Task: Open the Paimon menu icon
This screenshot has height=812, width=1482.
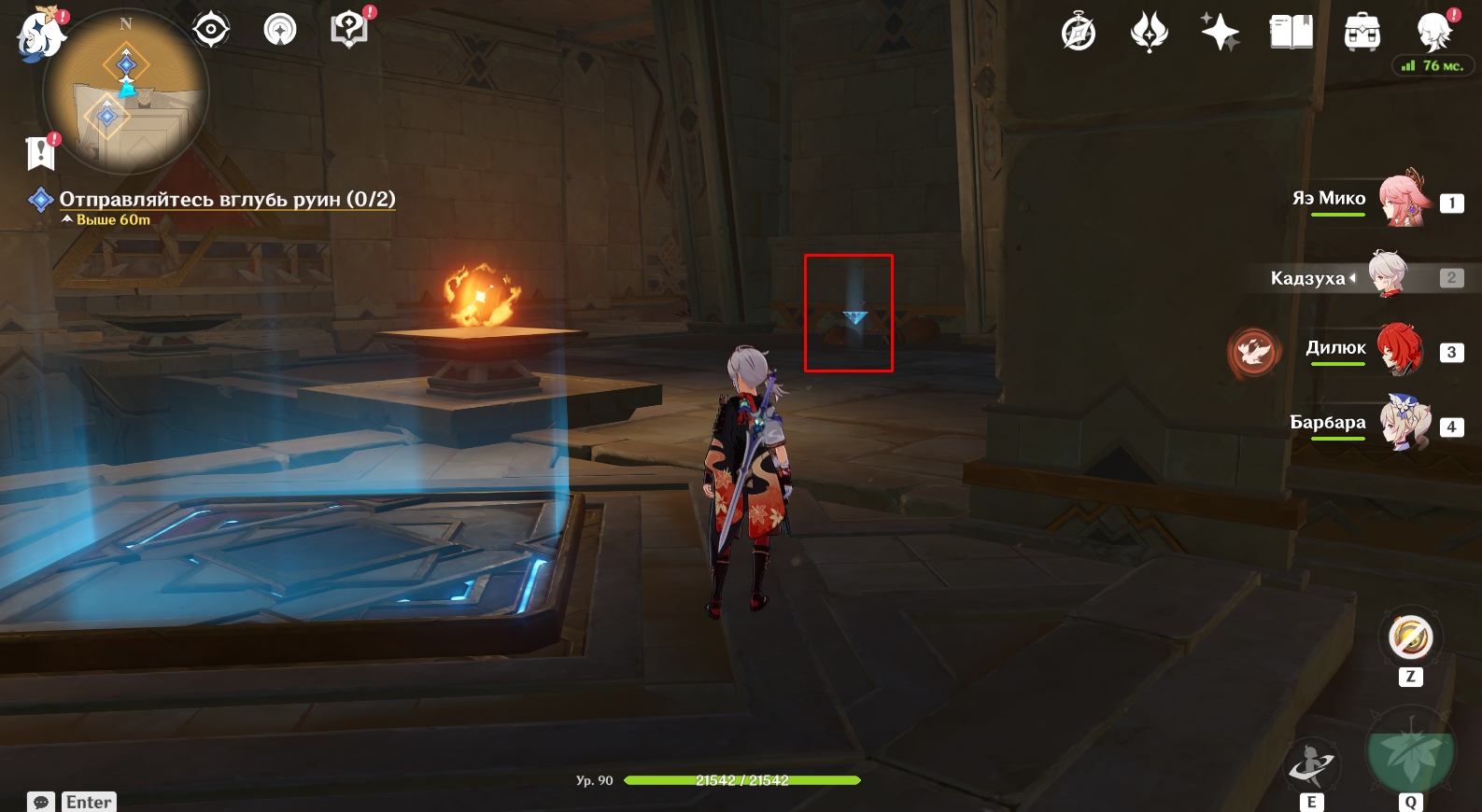Action: [41, 35]
